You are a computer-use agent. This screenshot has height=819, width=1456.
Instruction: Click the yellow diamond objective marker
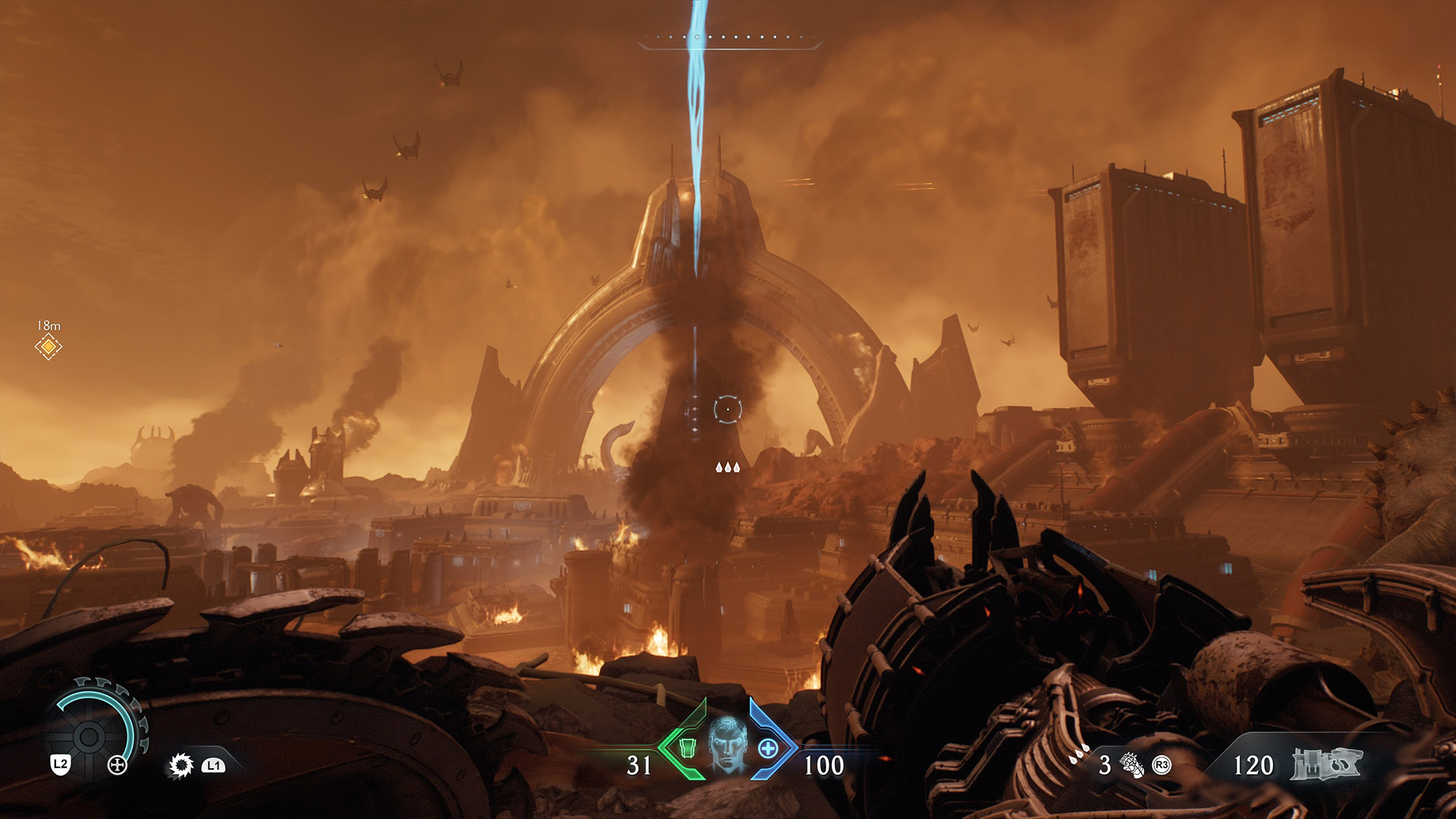[49, 347]
